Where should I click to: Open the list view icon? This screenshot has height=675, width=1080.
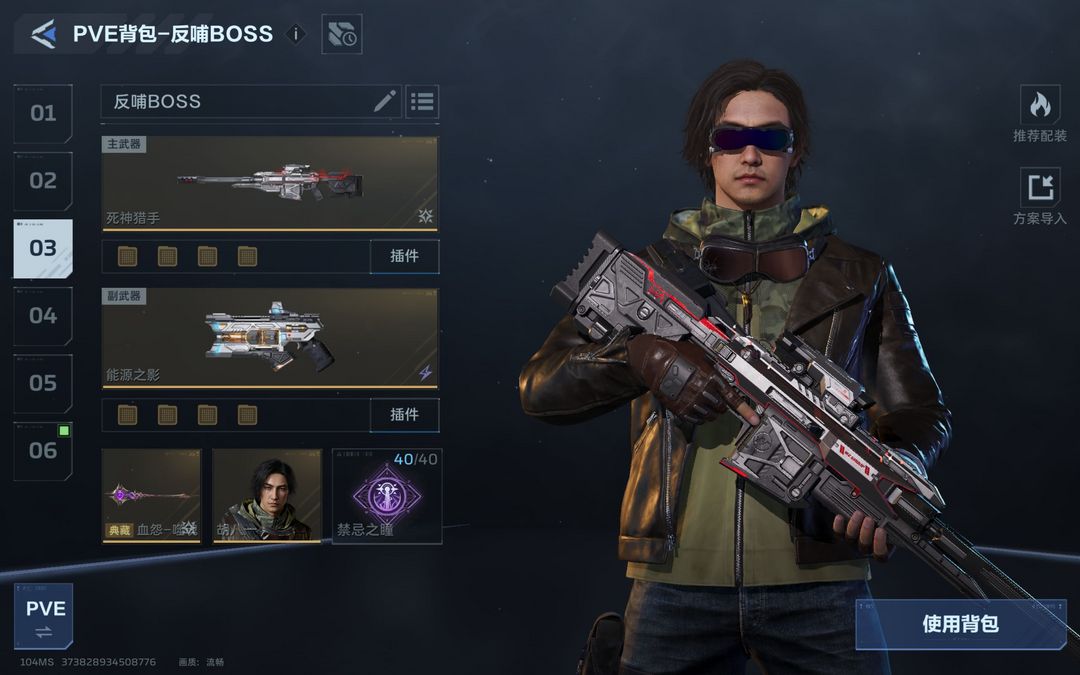point(422,101)
